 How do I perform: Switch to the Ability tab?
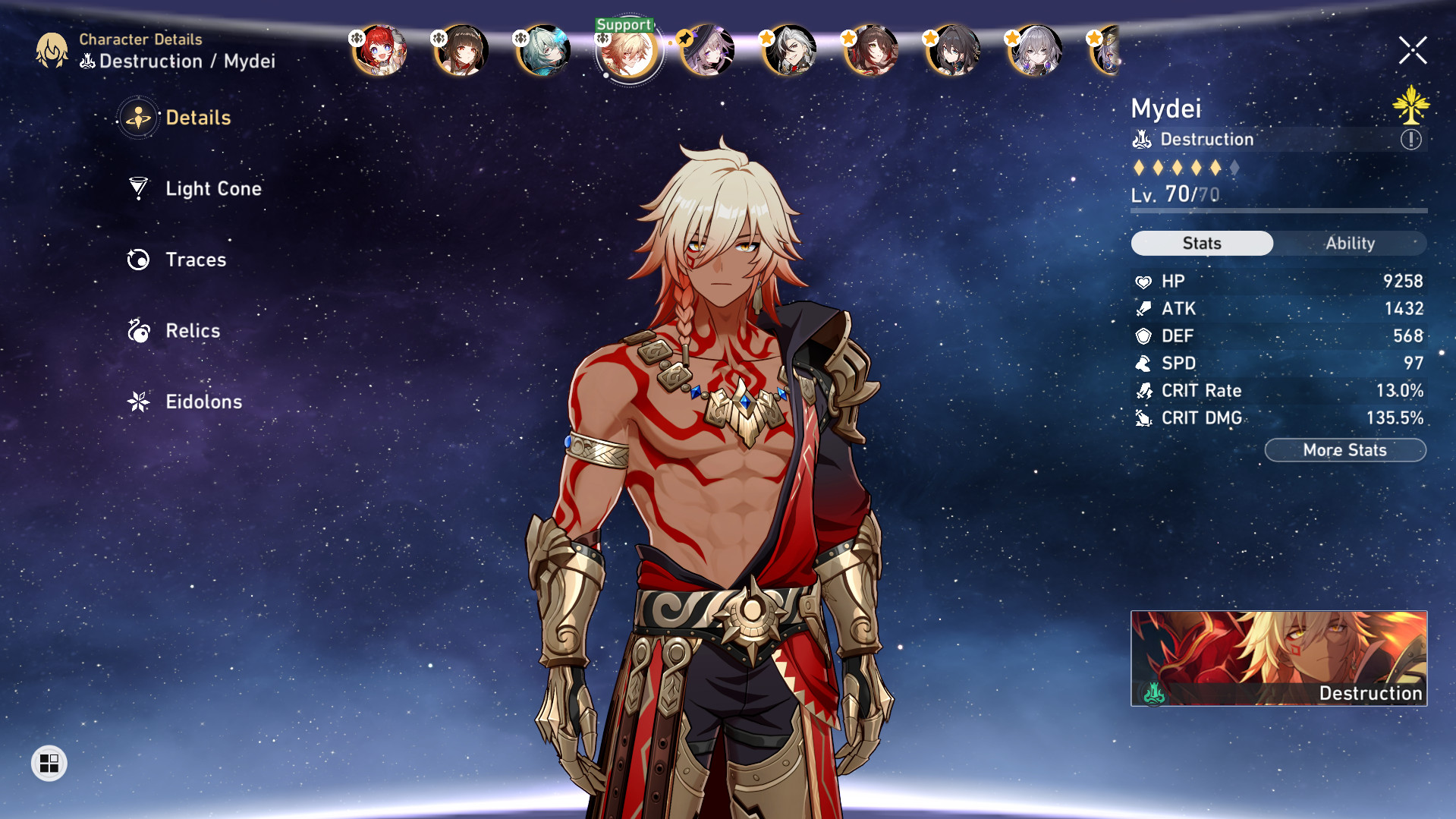(1352, 243)
